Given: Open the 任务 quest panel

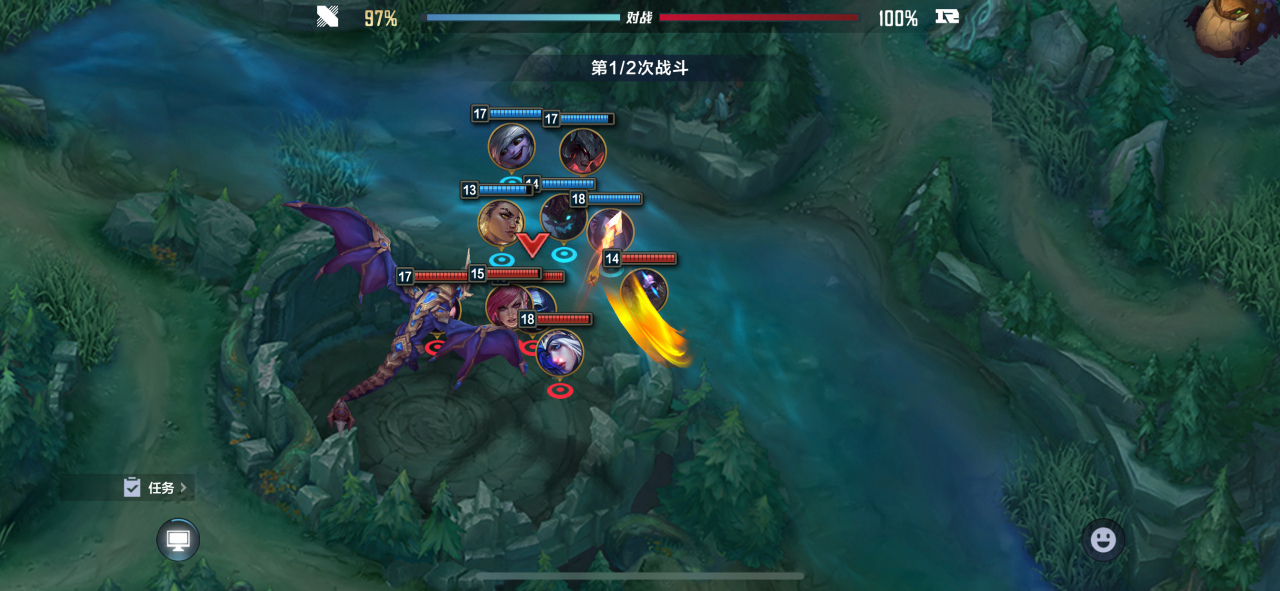Looking at the screenshot, I should [x=157, y=488].
